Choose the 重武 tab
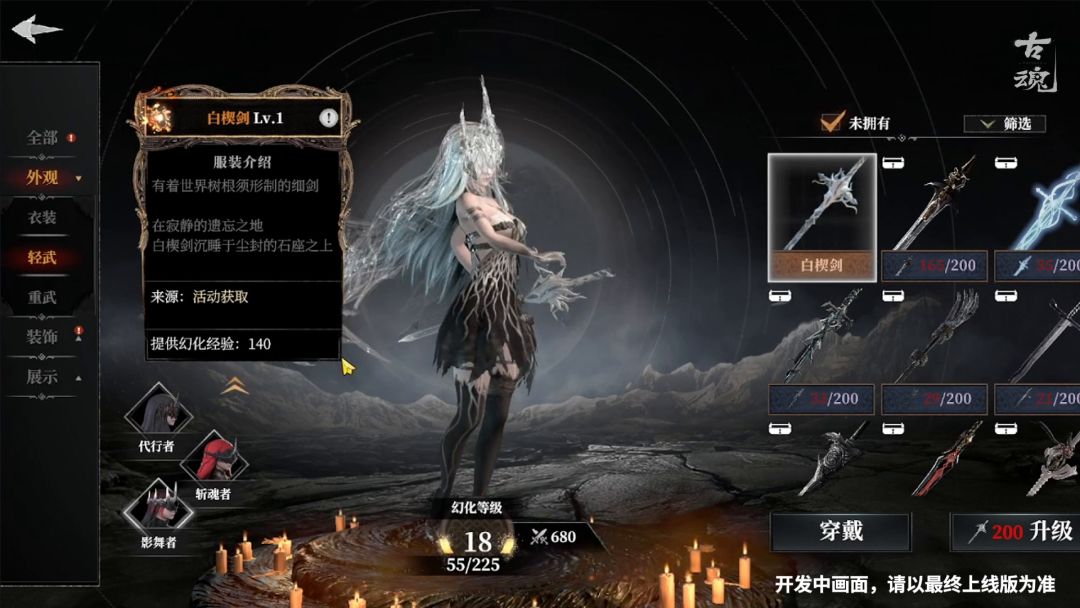The height and width of the screenshot is (608, 1080). [x=42, y=297]
